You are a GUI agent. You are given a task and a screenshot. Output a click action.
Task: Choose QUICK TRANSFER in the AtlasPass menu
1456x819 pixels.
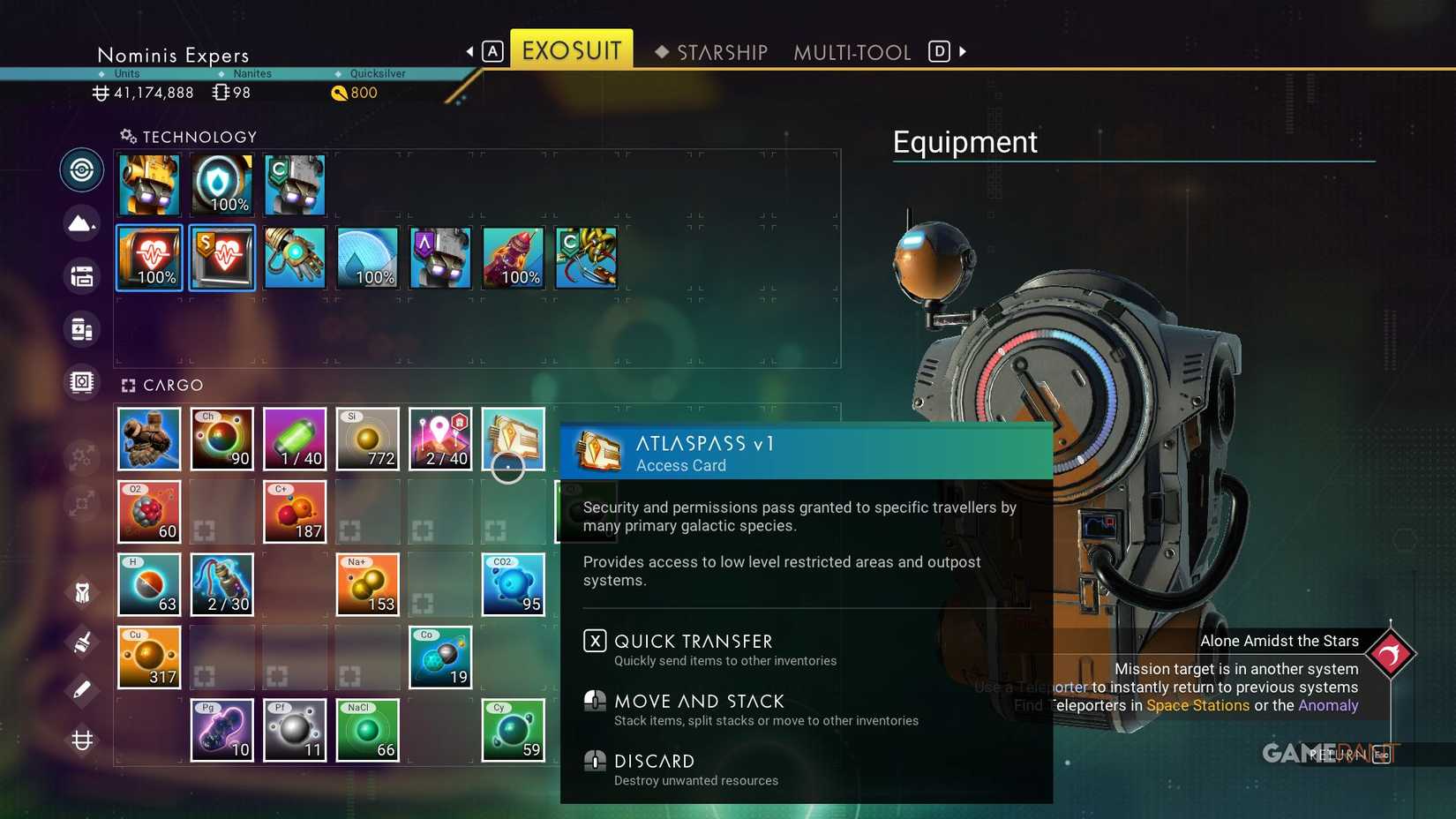(693, 642)
